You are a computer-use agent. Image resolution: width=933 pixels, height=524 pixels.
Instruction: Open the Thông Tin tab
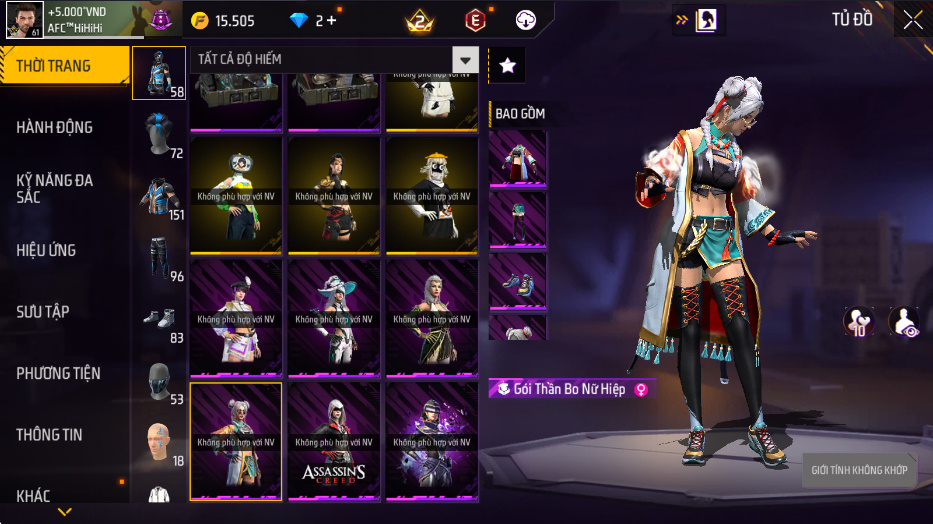coord(64,435)
